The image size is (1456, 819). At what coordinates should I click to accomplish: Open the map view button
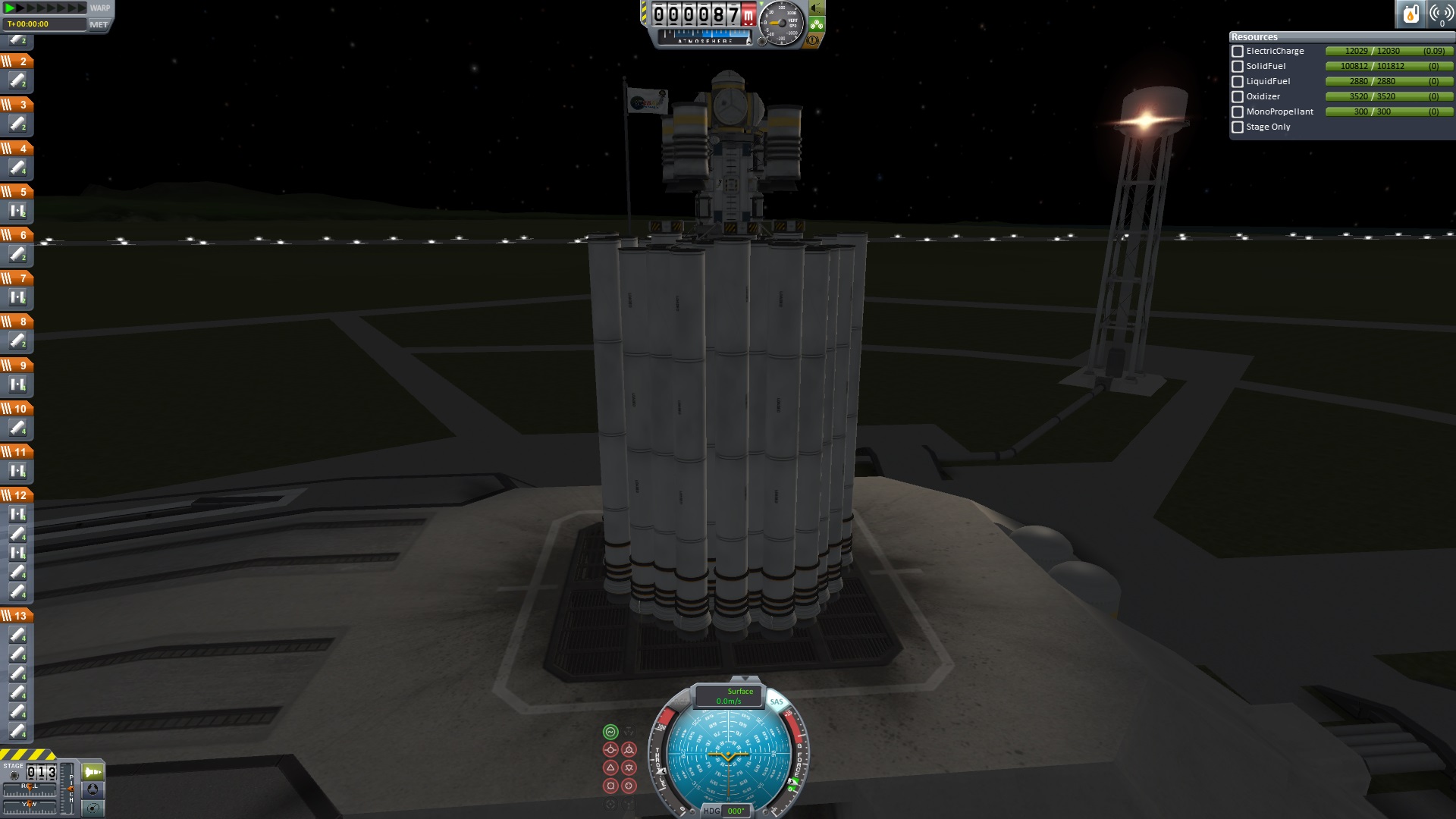tap(93, 808)
